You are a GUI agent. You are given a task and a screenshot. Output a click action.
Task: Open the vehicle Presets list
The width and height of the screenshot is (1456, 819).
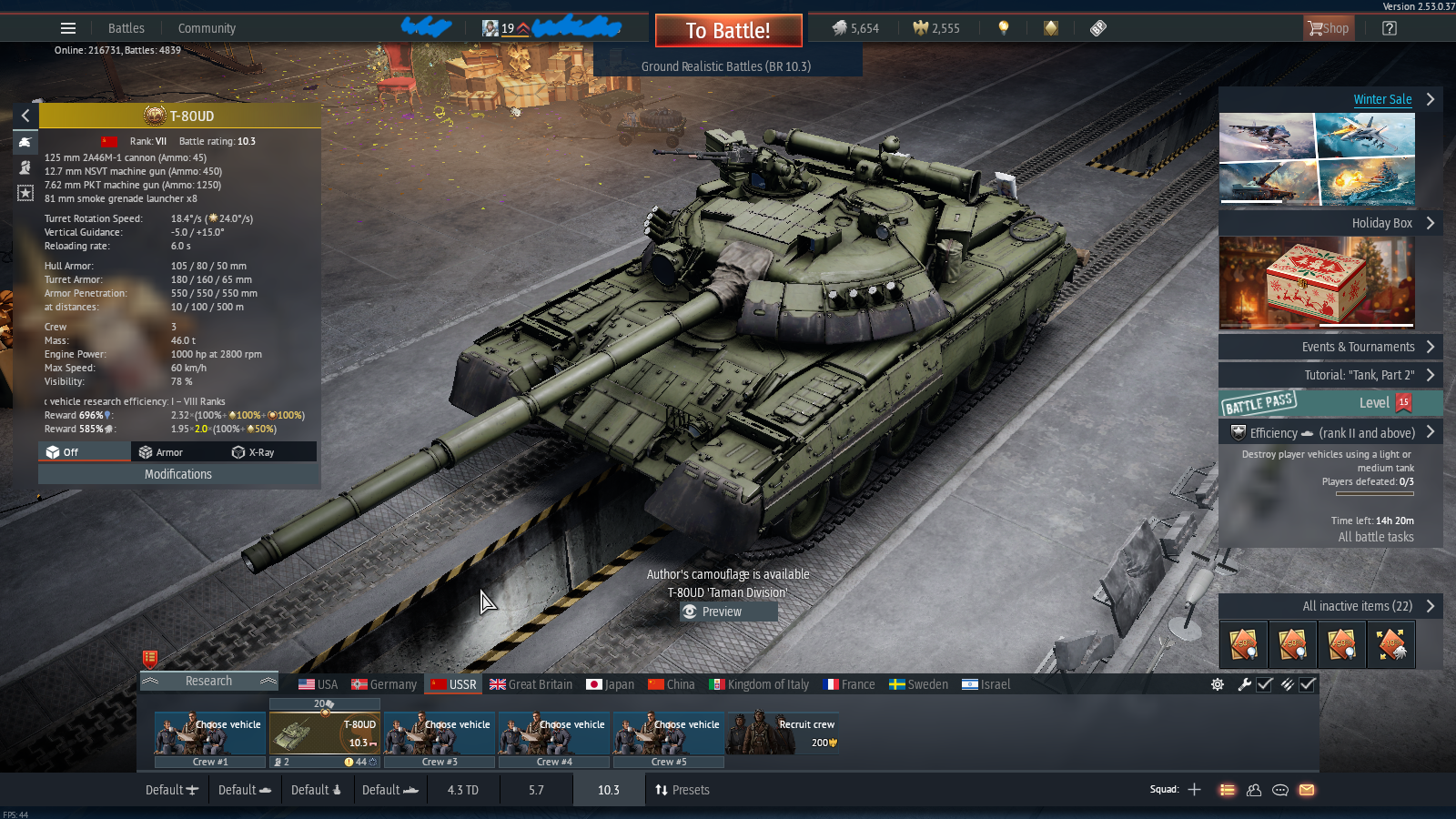[x=682, y=790]
